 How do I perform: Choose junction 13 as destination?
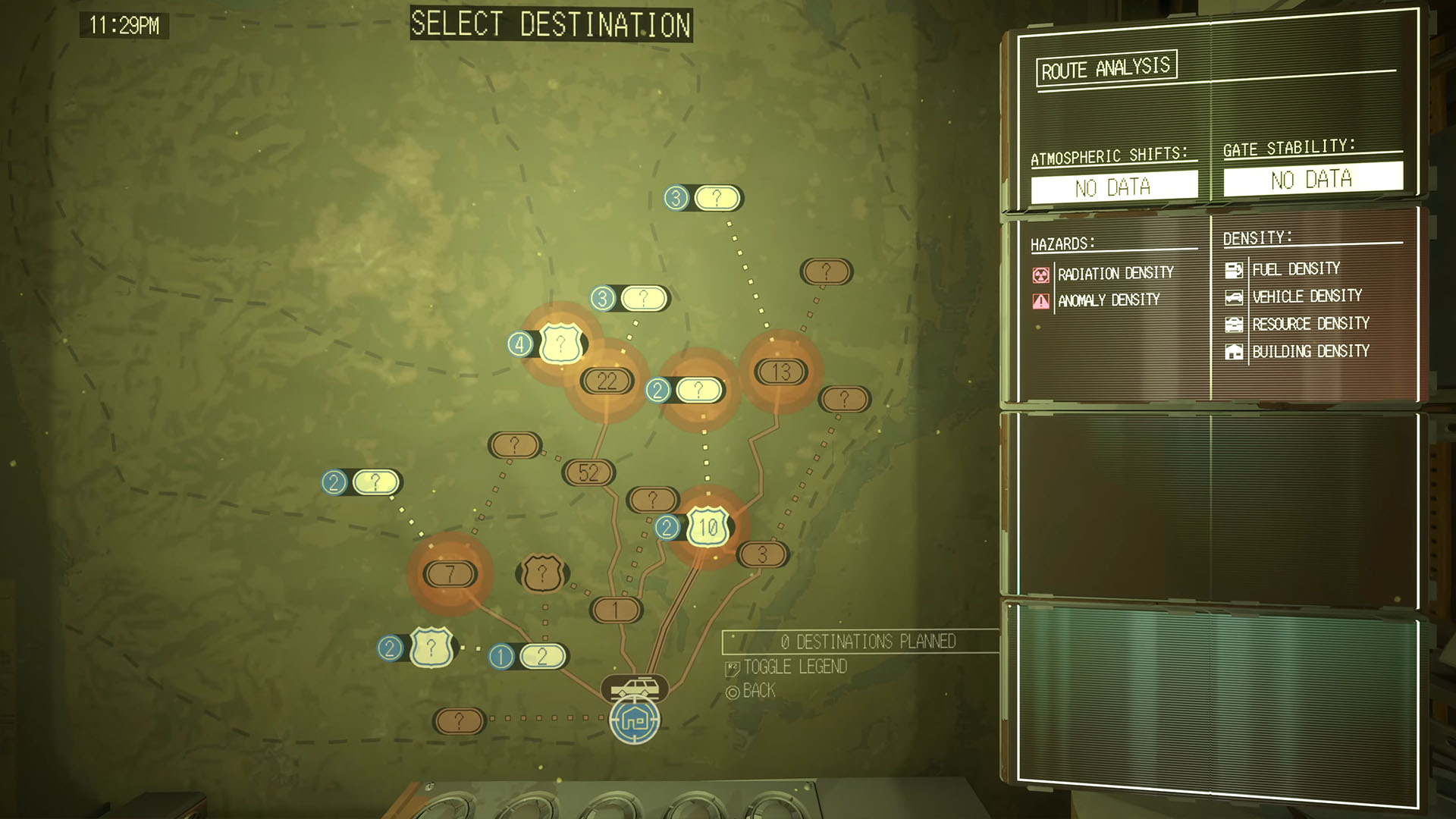coord(780,372)
